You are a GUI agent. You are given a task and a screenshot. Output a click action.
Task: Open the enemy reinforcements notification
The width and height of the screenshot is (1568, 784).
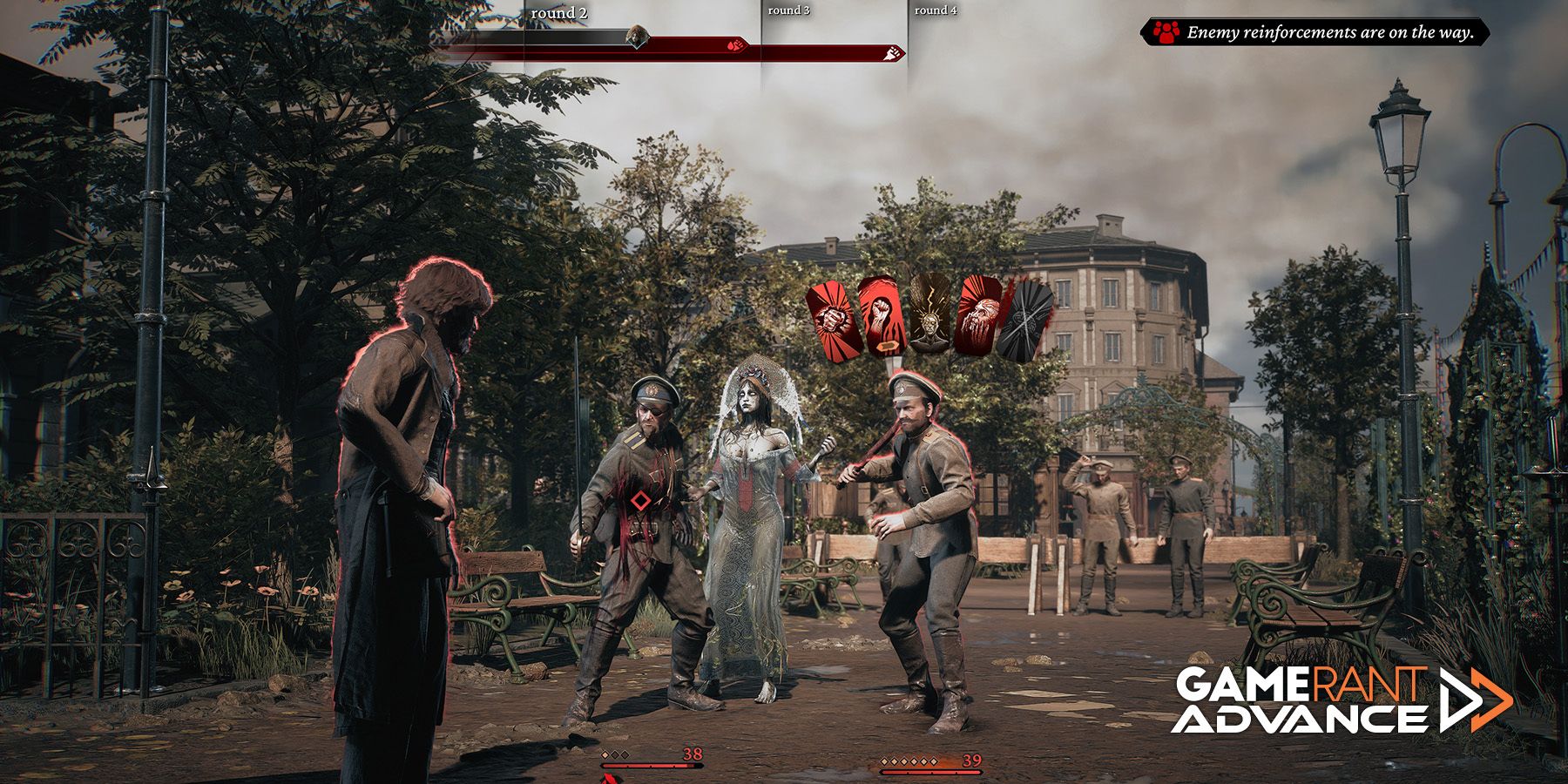[1315, 33]
